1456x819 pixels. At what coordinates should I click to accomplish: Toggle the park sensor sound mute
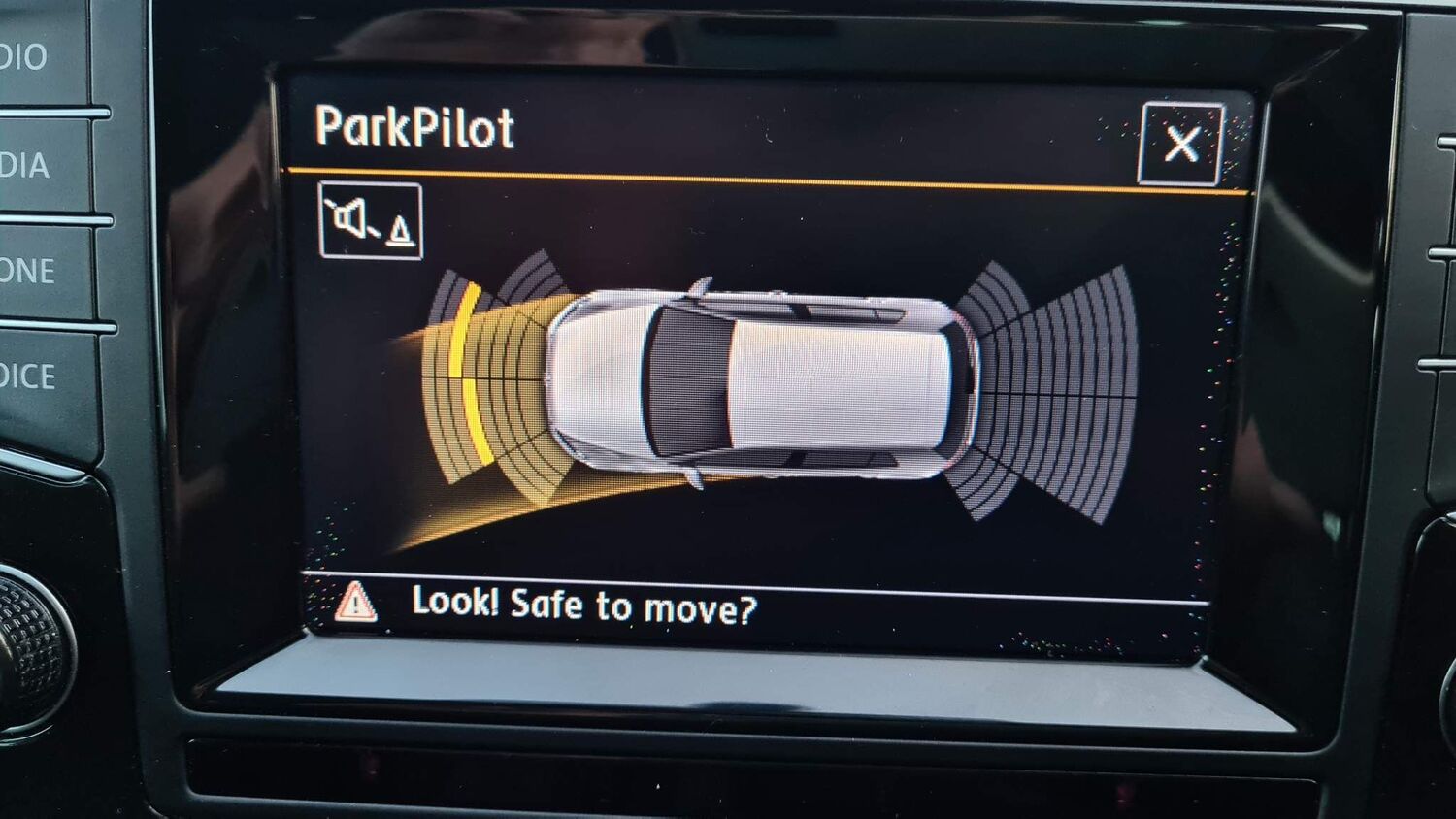pos(371,221)
